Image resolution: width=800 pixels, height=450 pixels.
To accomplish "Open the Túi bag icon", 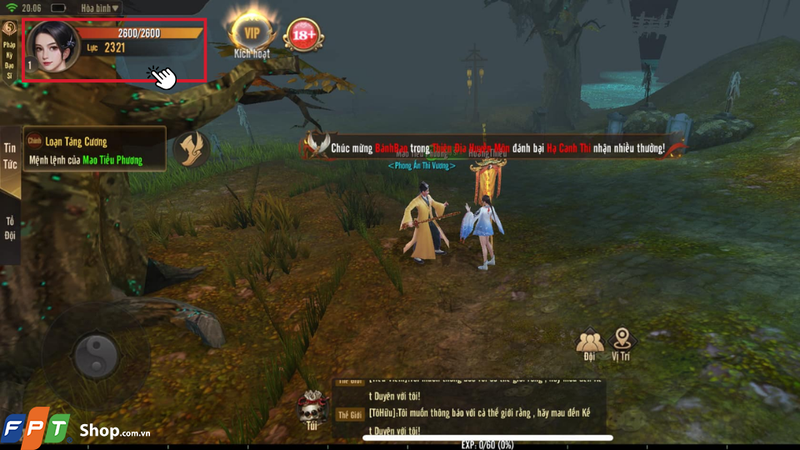I will (312, 409).
